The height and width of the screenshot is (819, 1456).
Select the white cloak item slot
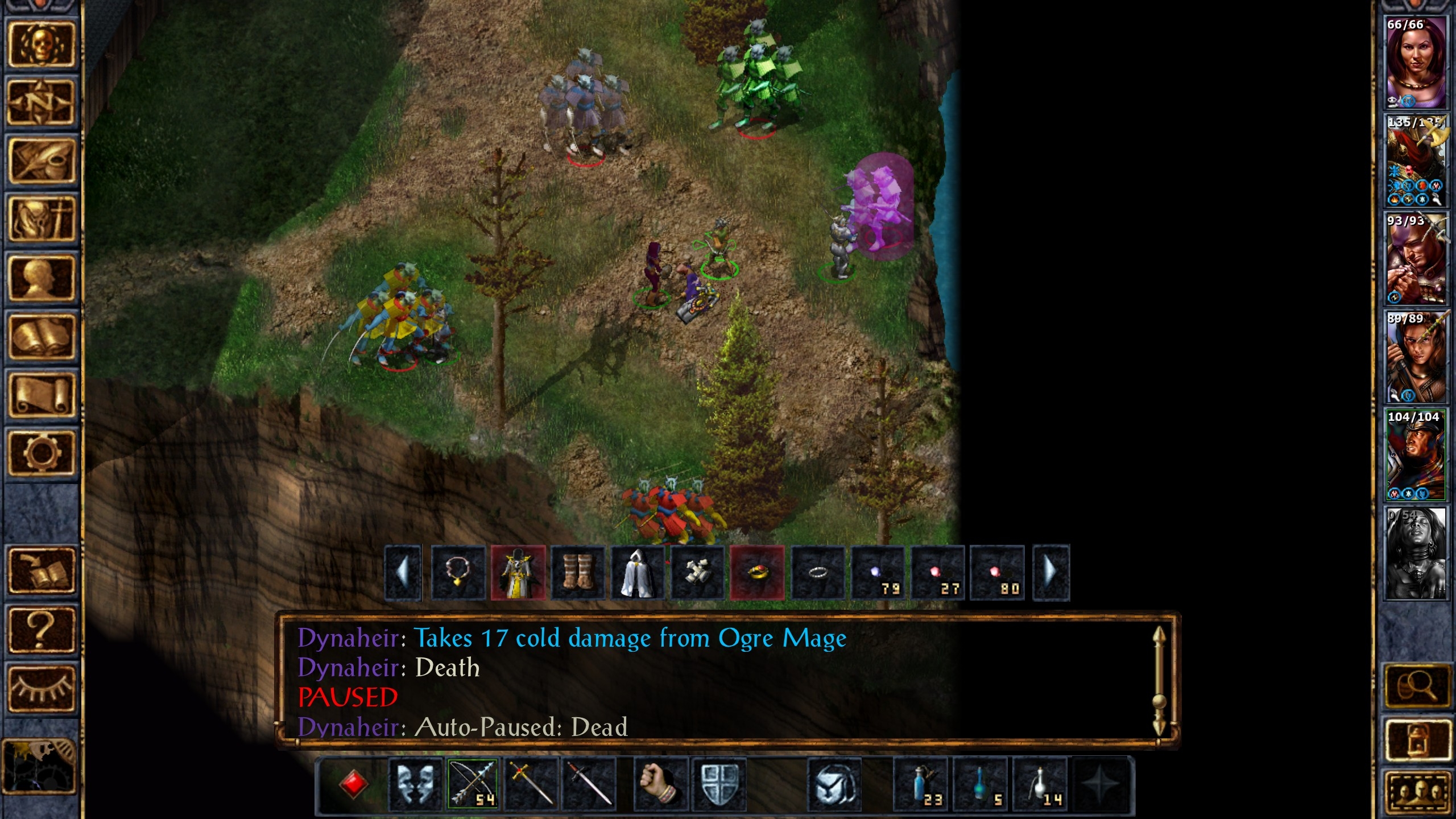(637, 573)
